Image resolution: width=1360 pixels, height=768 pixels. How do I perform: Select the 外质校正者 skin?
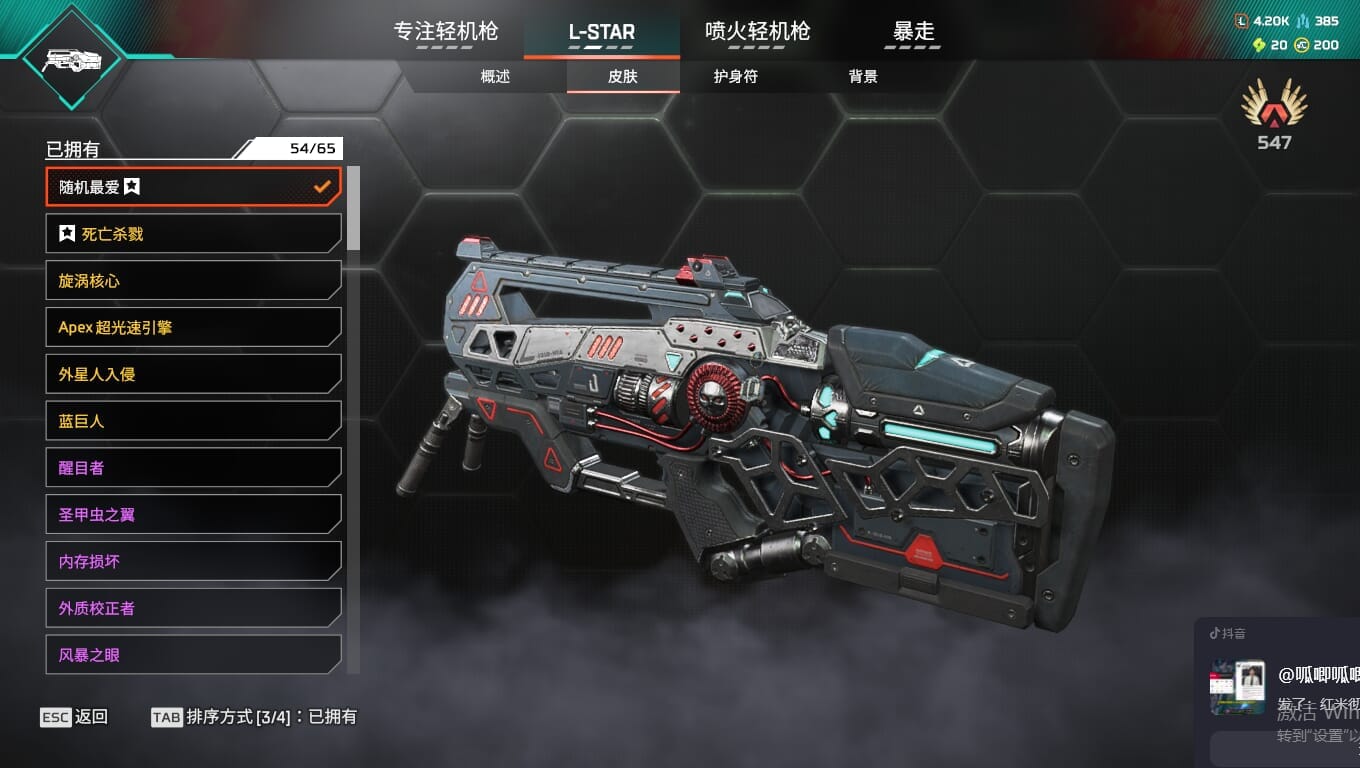pos(194,608)
